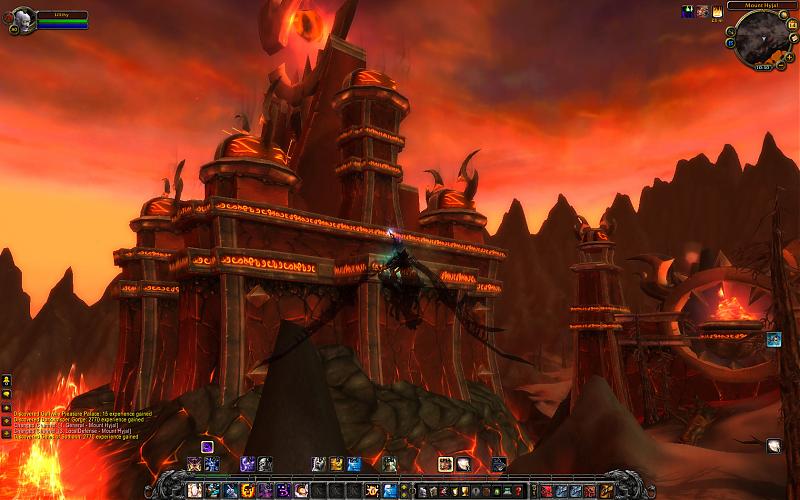The image size is (800, 500).
Task: Use the first main action bar slot
Action: (x=195, y=491)
